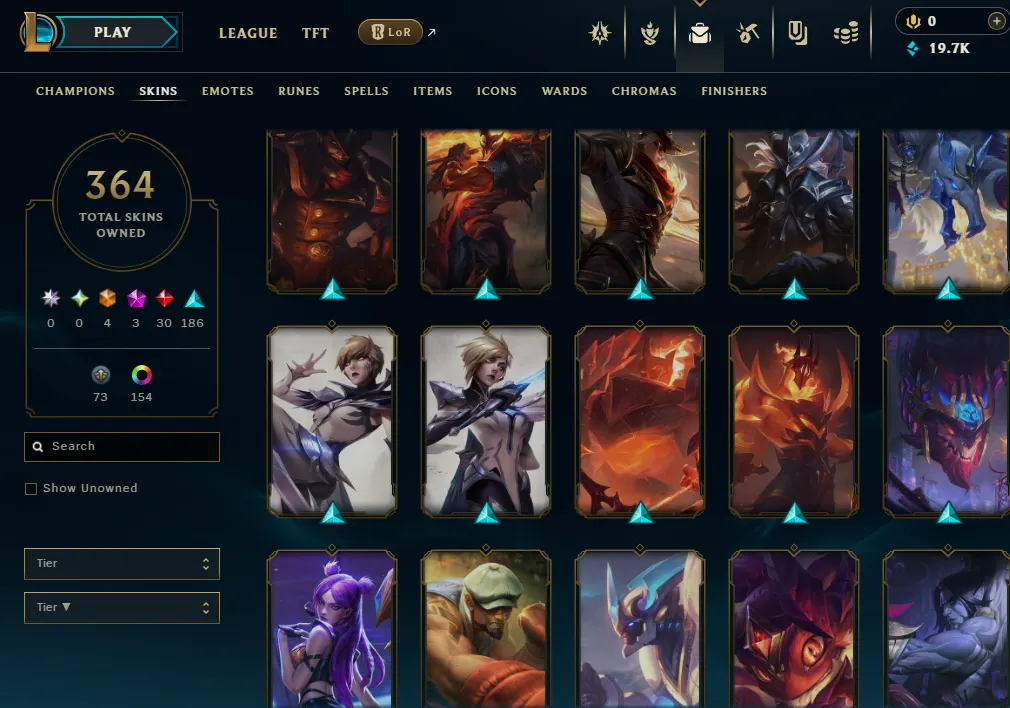Choose the green-capped boxer skin card
1010x708 pixels.
[x=486, y=630]
